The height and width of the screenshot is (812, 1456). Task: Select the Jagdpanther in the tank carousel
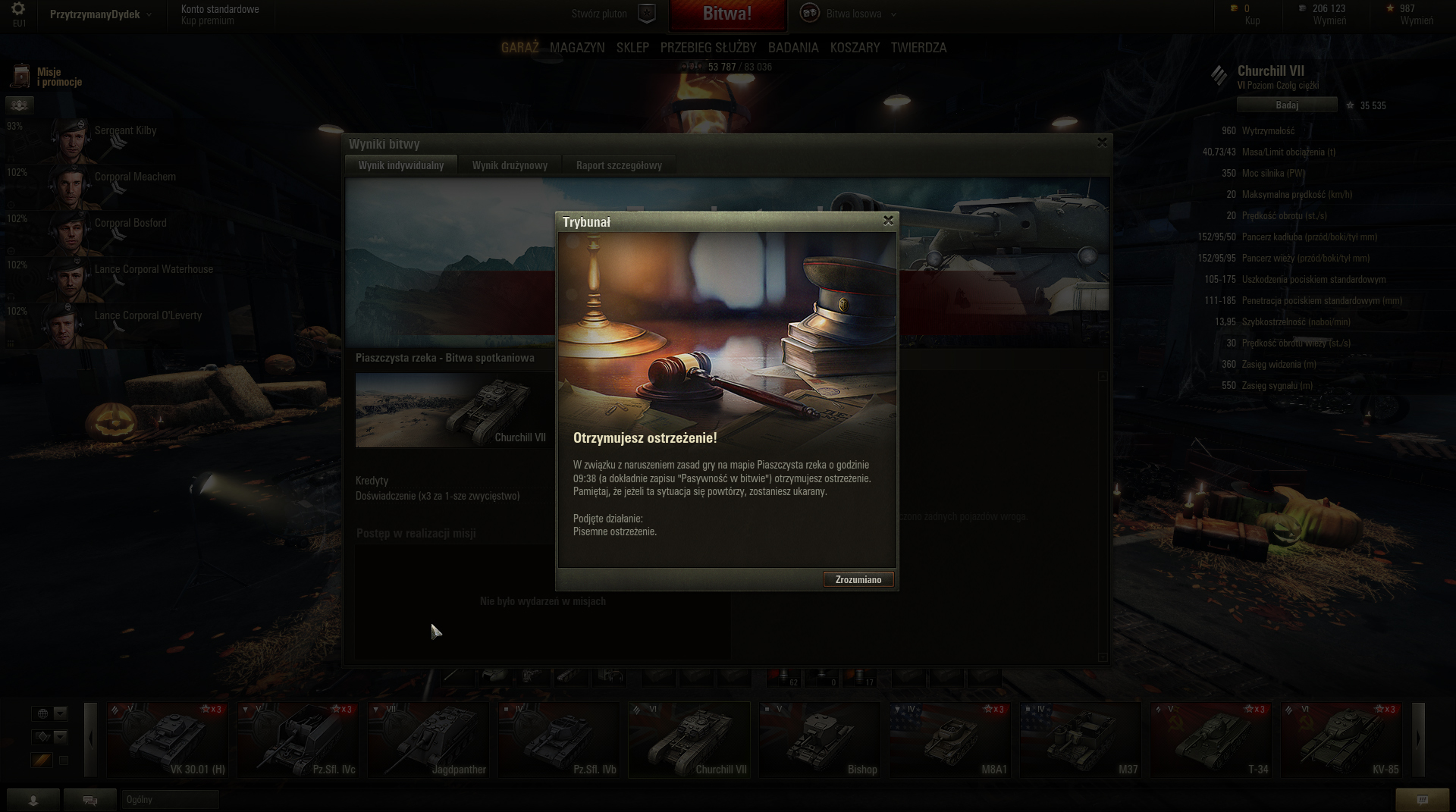(428, 740)
